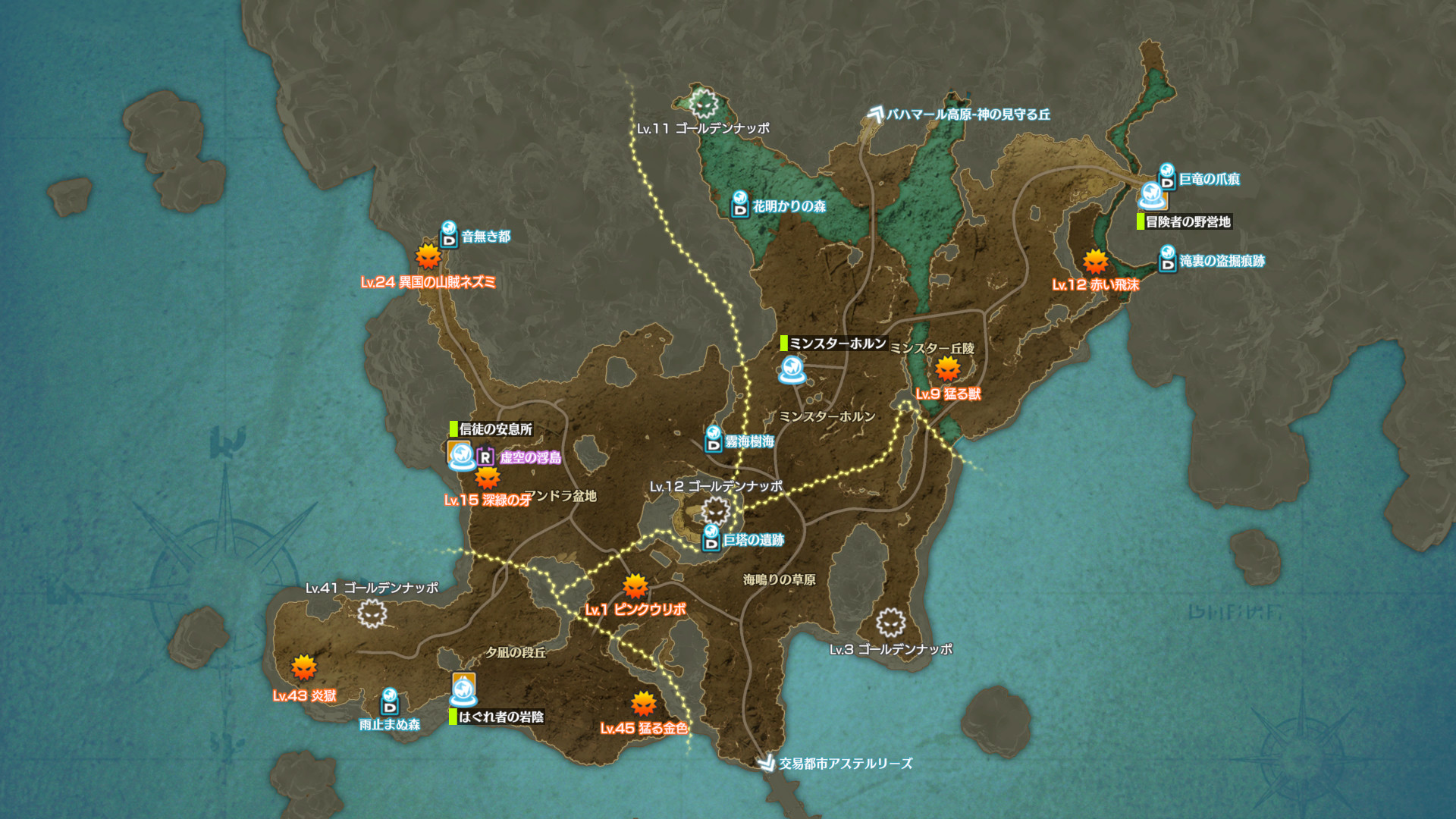Screen dimensions: 1456x819
Task: Select the Lv.11 ゴールデンナッポ marker
Action: point(703,102)
